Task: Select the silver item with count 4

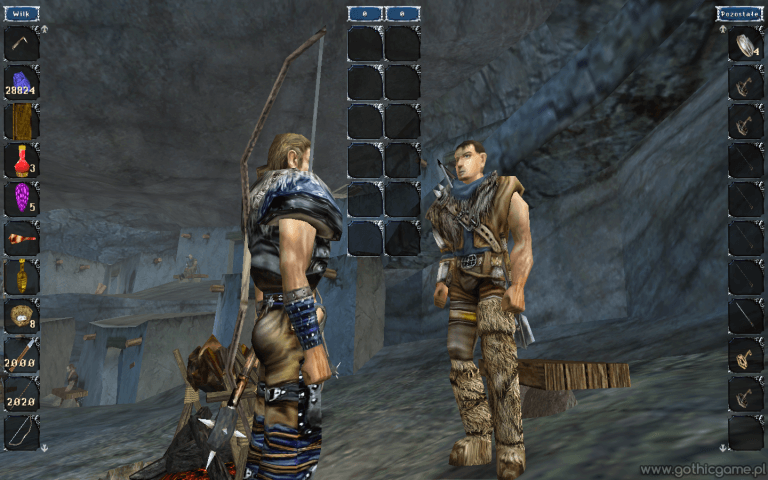Action: [x=746, y=44]
